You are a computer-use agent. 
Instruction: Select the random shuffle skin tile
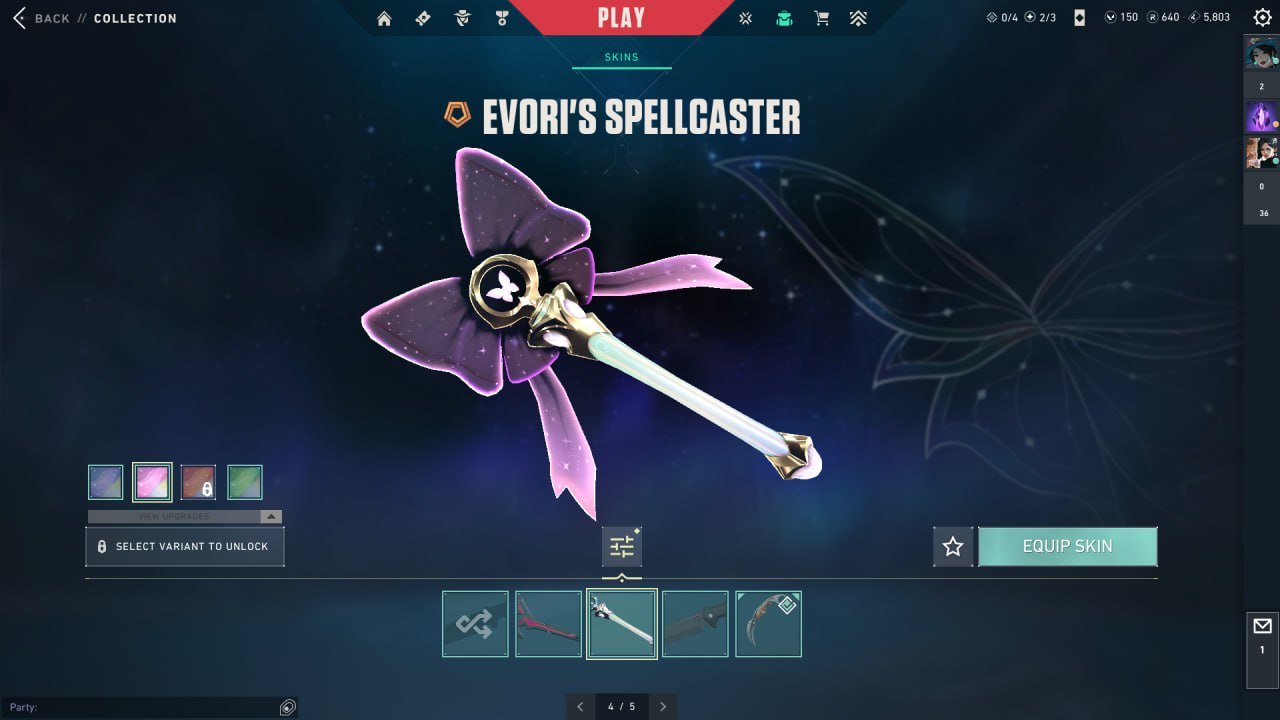tap(475, 624)
